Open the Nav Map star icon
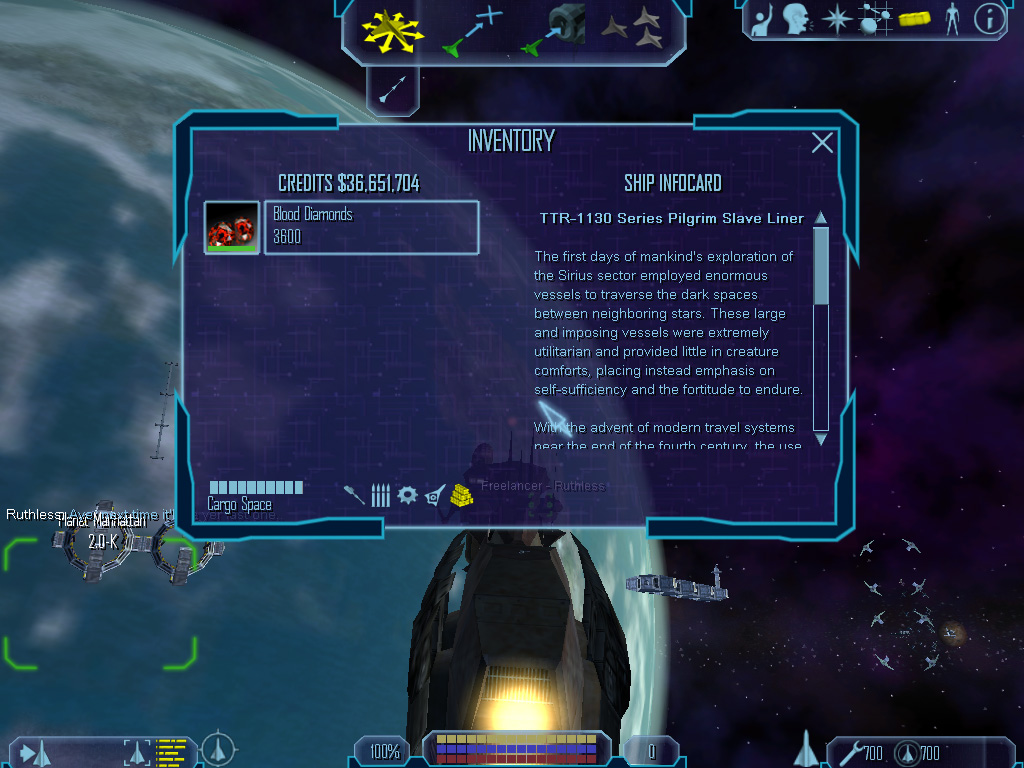 (835, 18)
